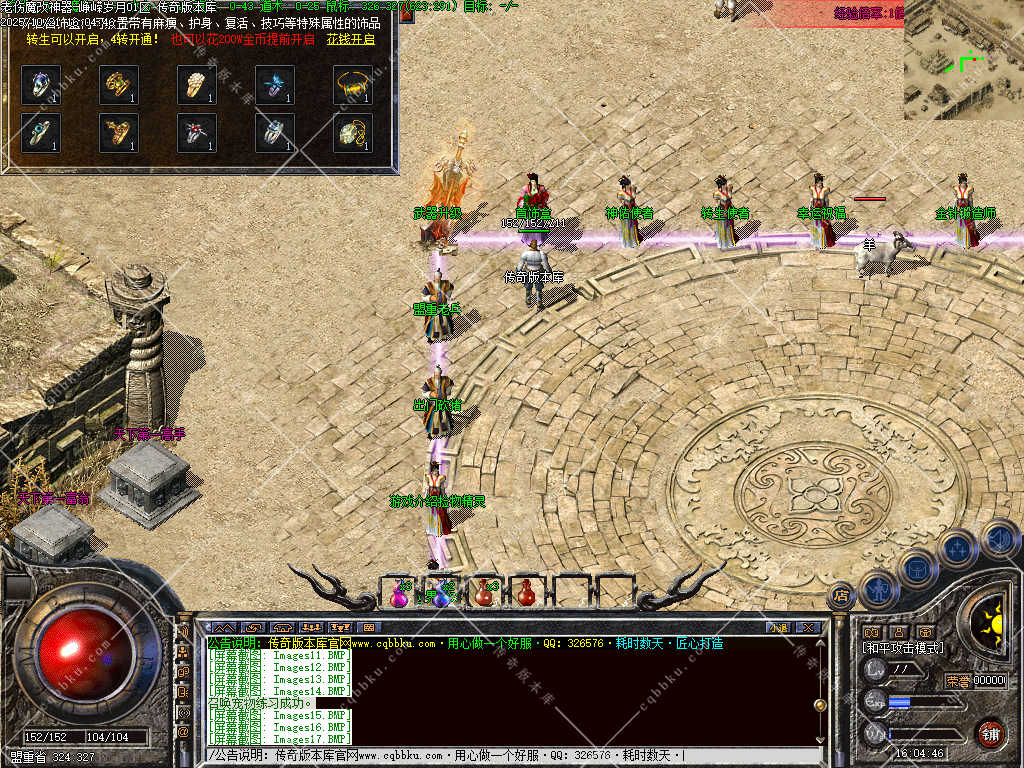The height and width of the screenshot is (768, 1024).
Task: Select the purple gem ring slot
Action: tap(41, 86)
